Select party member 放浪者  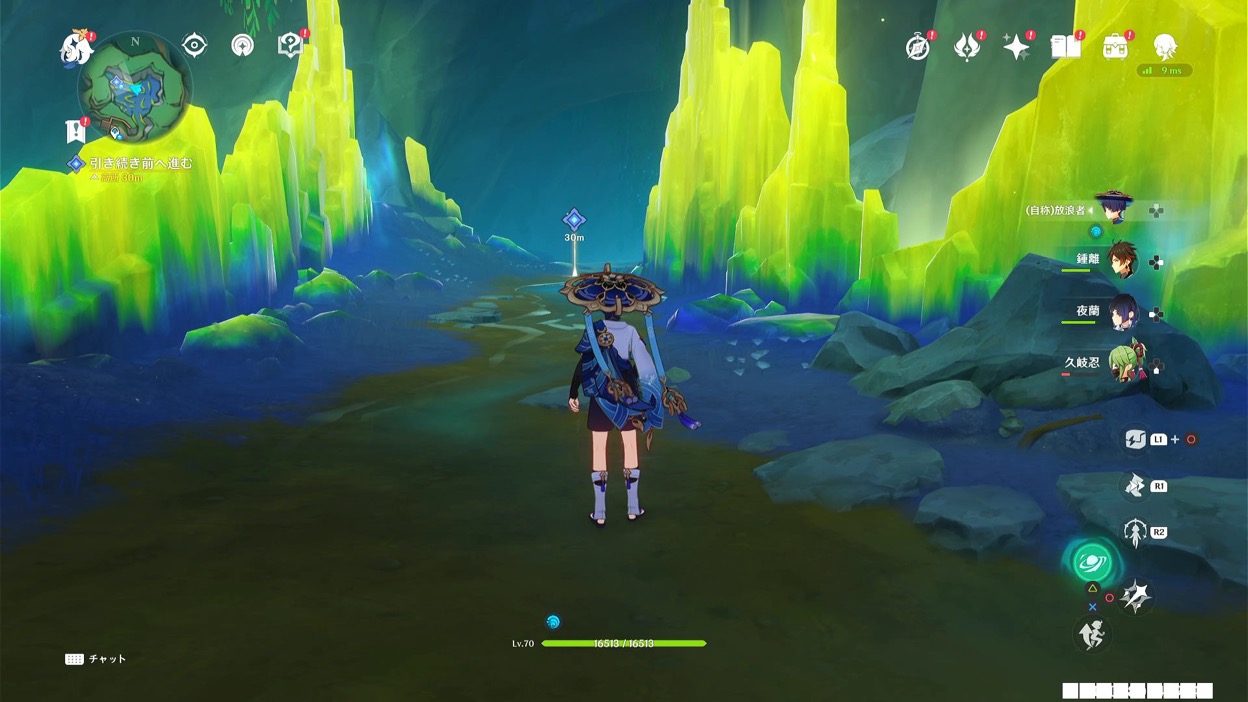[x=1112, y=209]
